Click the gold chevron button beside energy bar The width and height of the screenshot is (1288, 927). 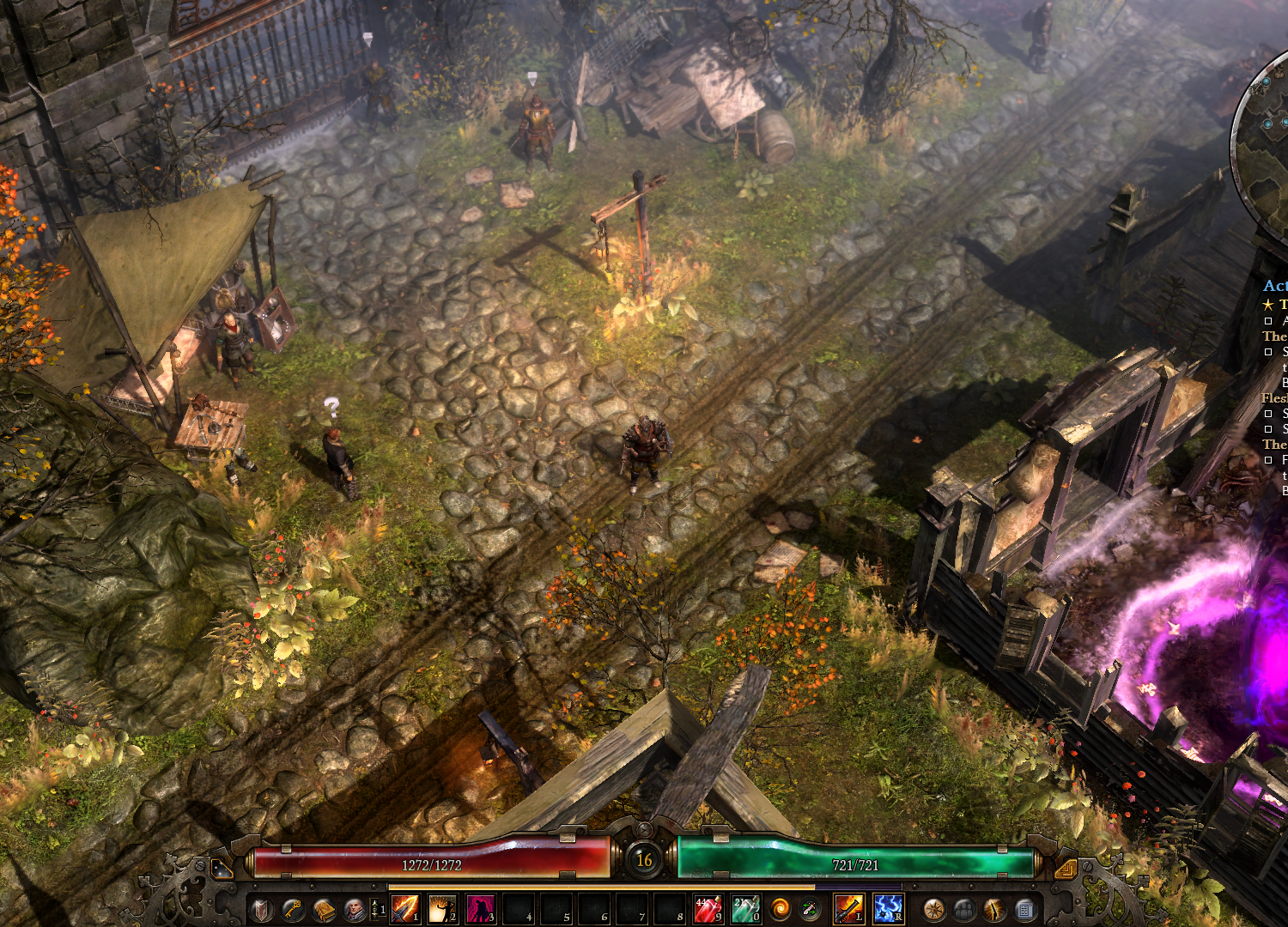pos(1066,869)
